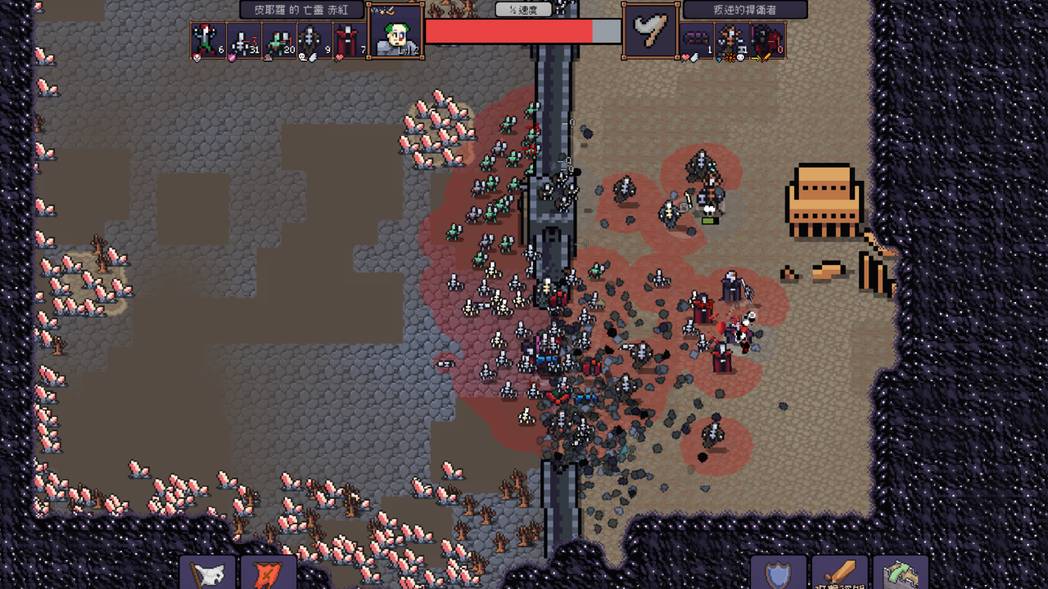1048x589 pixels.
Task: Select the skeleton unit icon with count 31
Action: click(x=243, y=41)
